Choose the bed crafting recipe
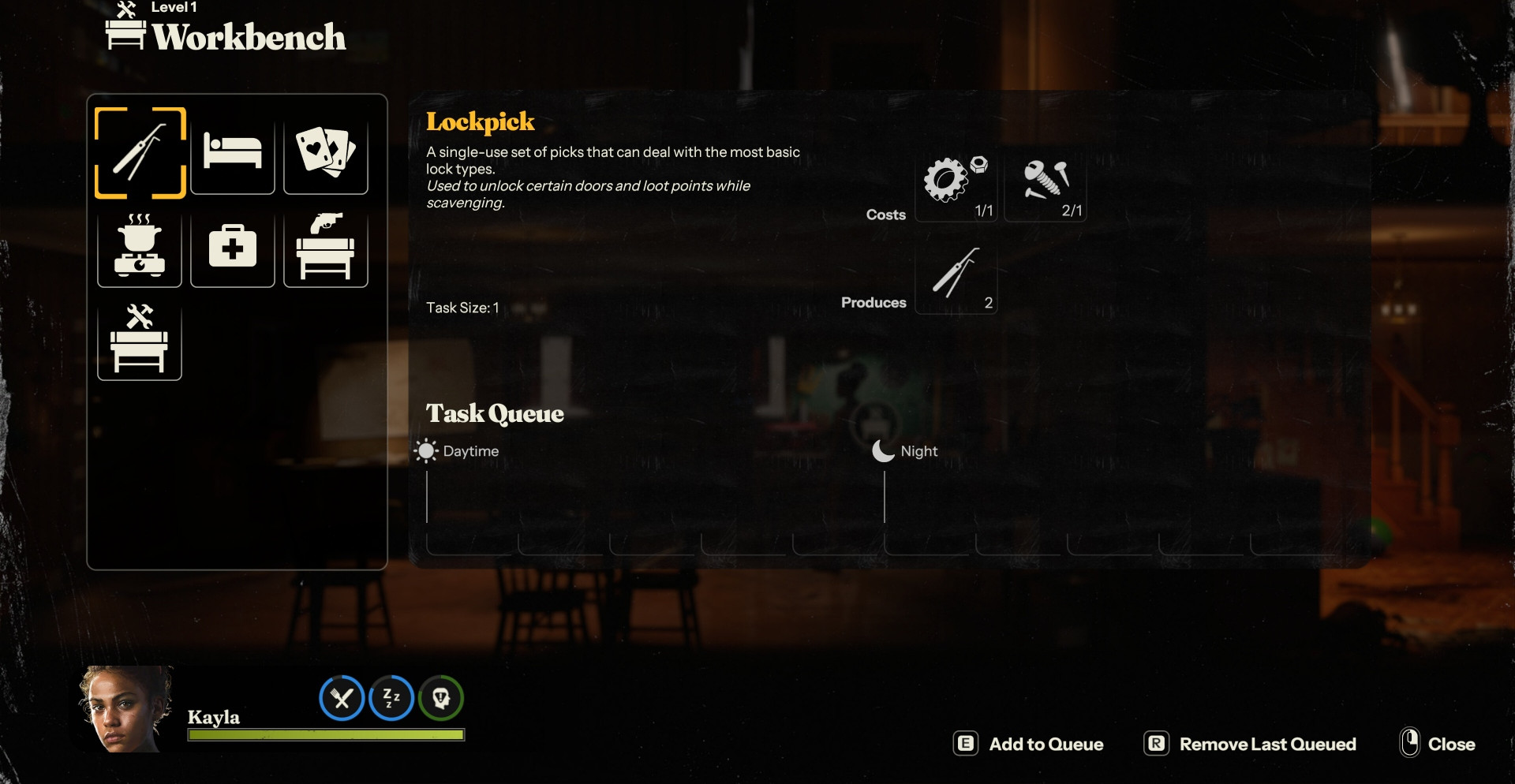Screen dimensions: 1515x784 click(233, 153)
